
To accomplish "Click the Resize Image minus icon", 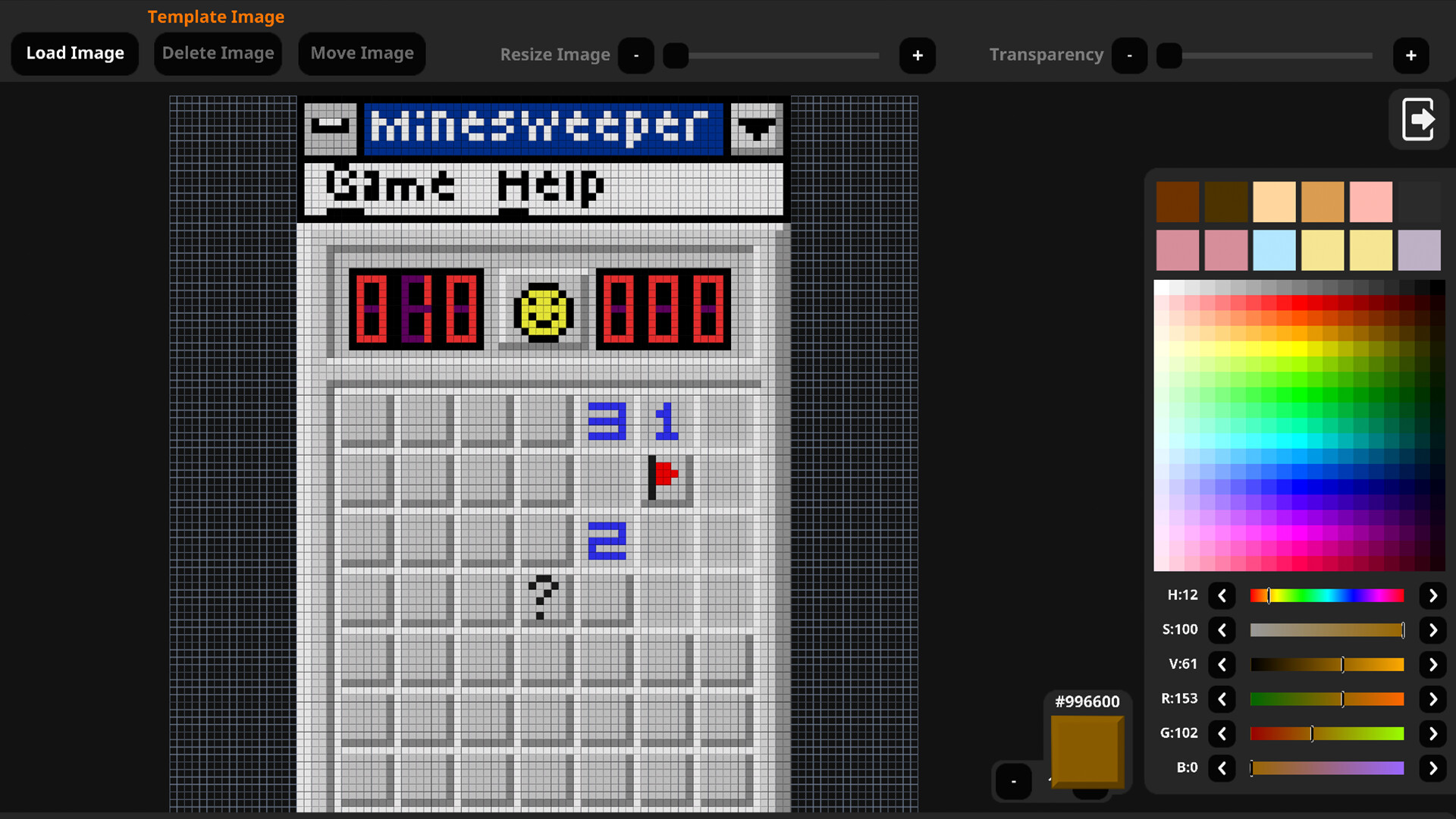I will point(636,55).
